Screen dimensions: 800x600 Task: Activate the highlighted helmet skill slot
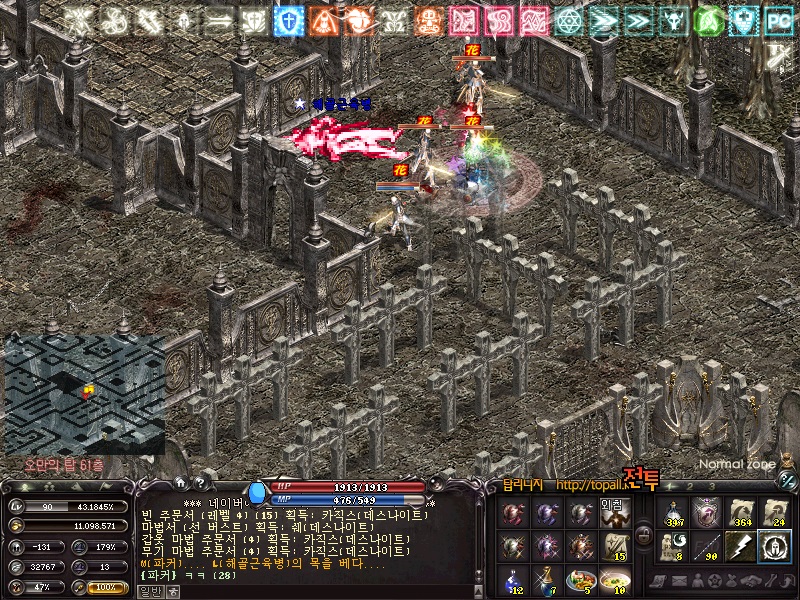click(774, 546)
